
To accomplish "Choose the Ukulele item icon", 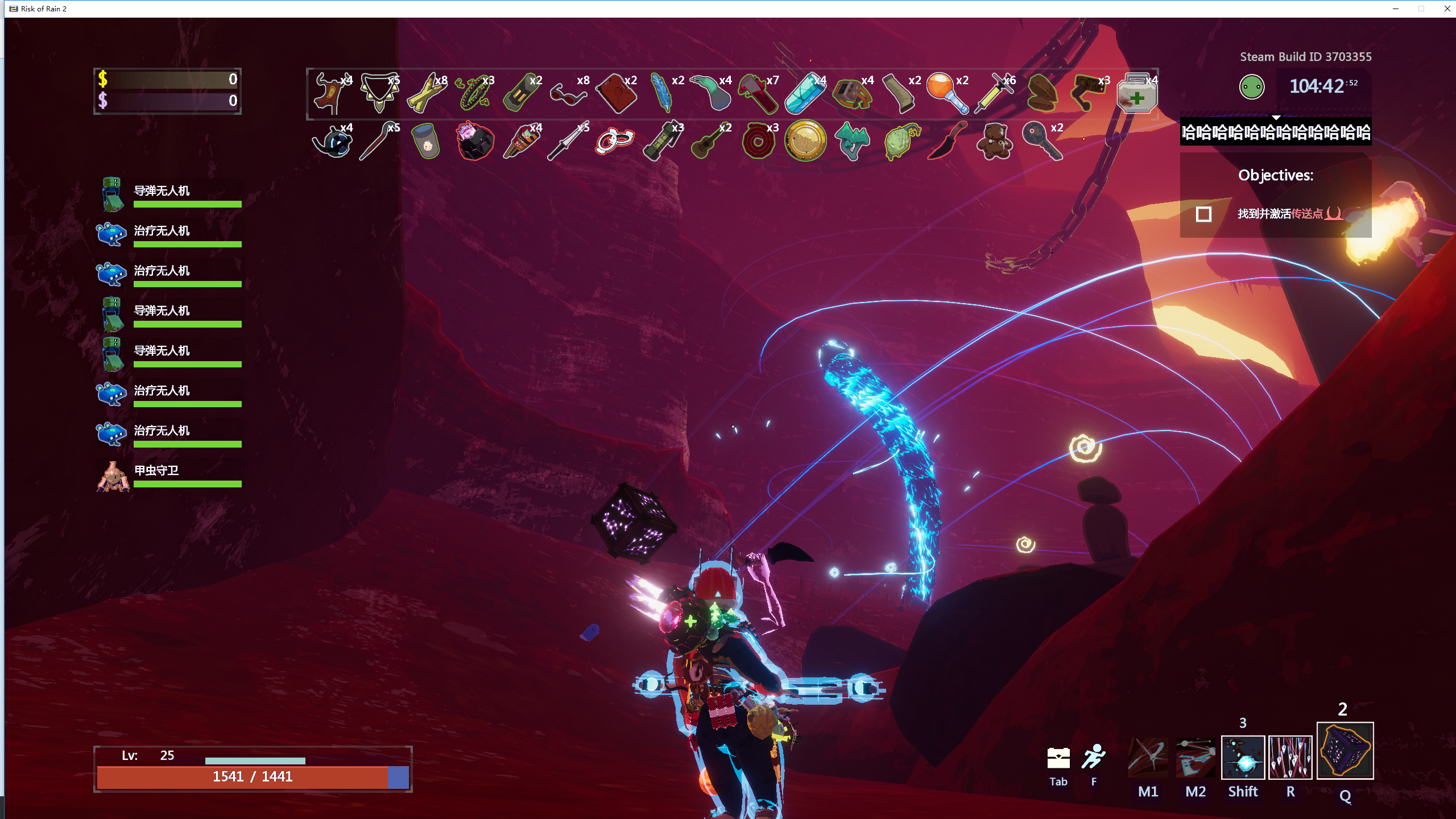I will [x=709, y=141].
